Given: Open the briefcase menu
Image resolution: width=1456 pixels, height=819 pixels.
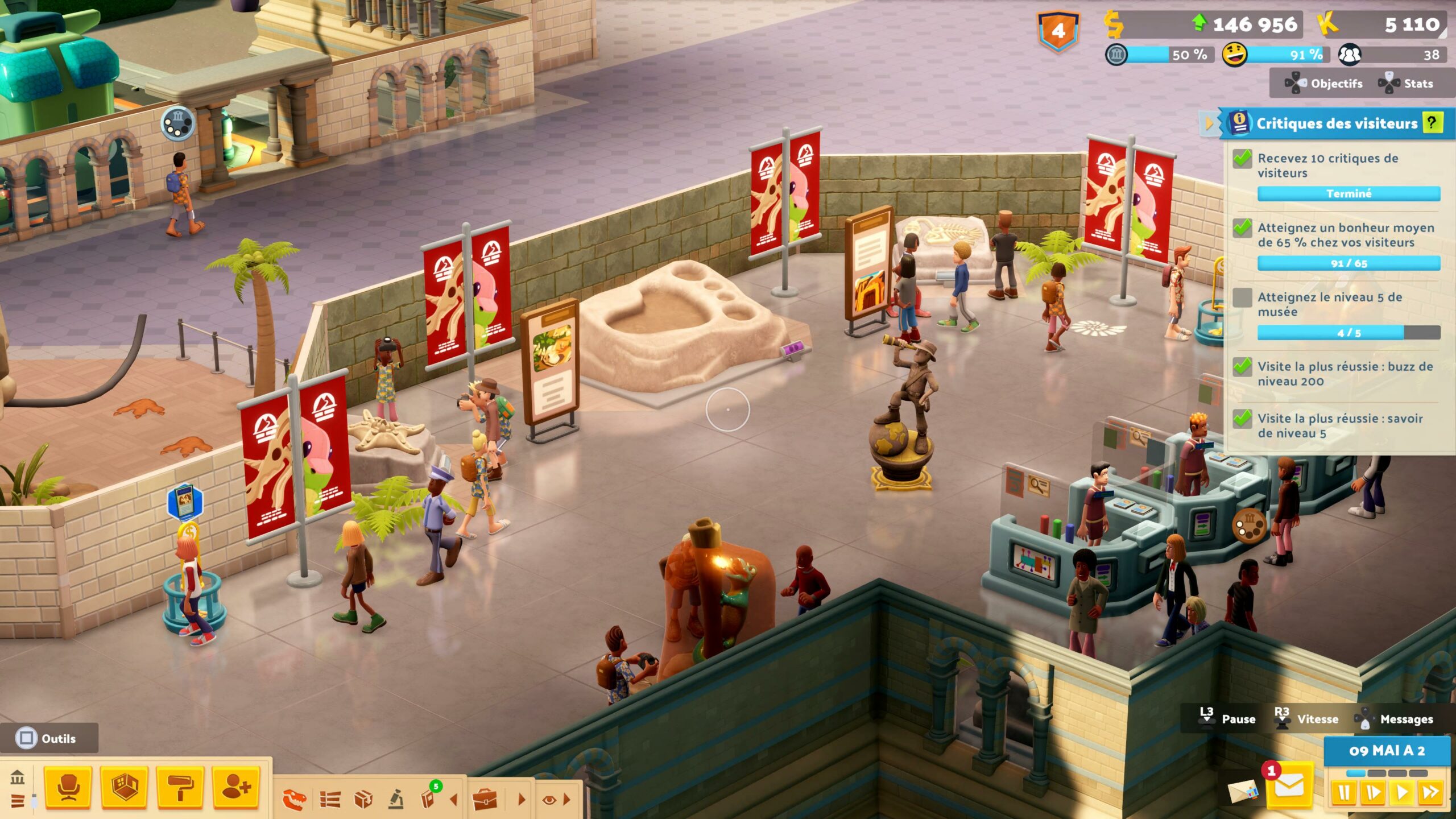Looking at the screenshot, I should [485, 800].
